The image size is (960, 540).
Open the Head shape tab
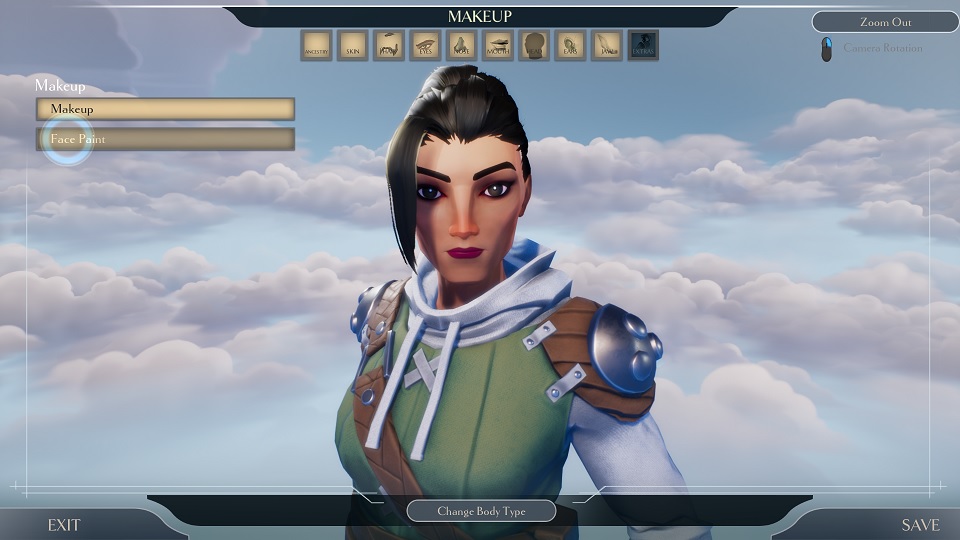pos(534,45)
